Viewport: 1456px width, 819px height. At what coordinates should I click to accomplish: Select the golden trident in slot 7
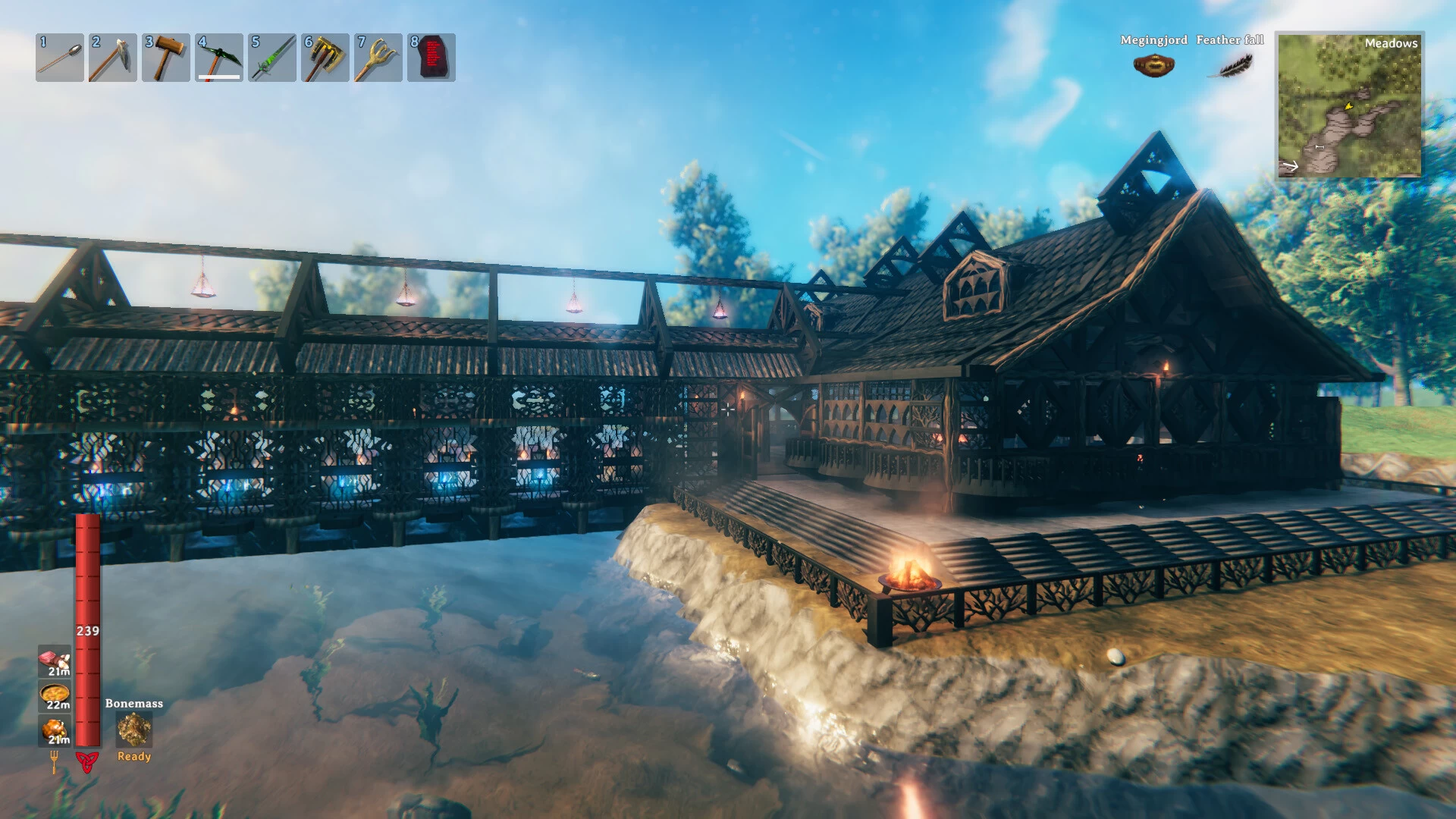tap(378, 58)
